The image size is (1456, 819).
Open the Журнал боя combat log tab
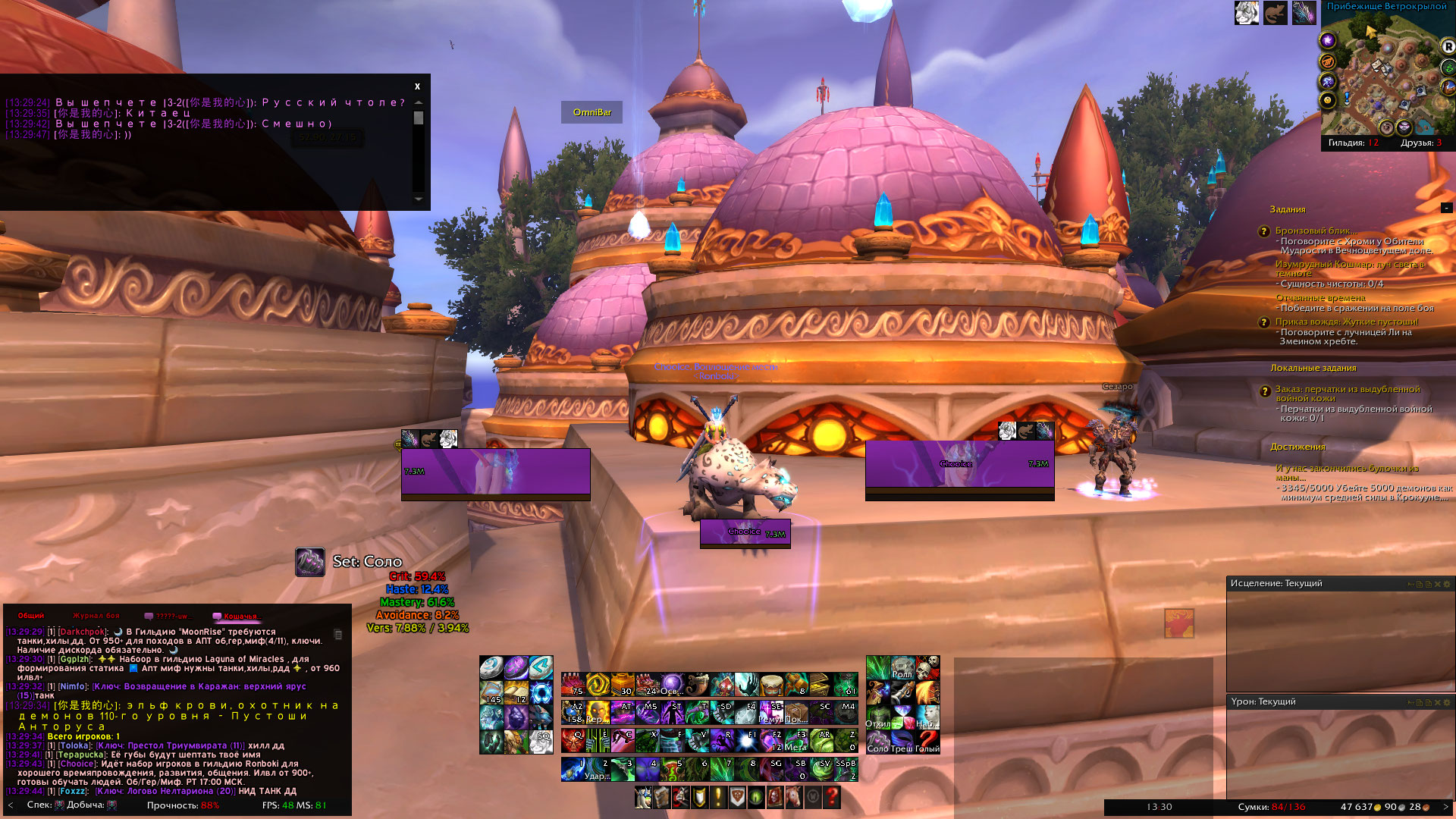[96, 616]
